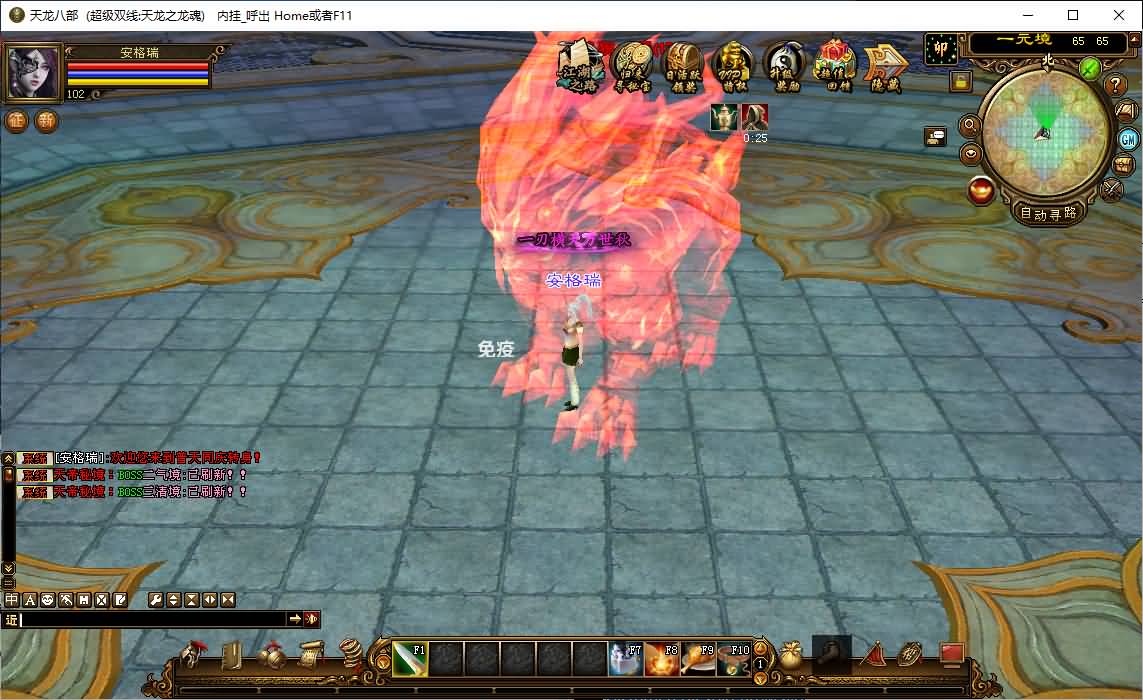Open the GM help button
Image resolution: width=1143 pixels, height=700 pixels.
pyautogui.click(x=1128, y=139)
